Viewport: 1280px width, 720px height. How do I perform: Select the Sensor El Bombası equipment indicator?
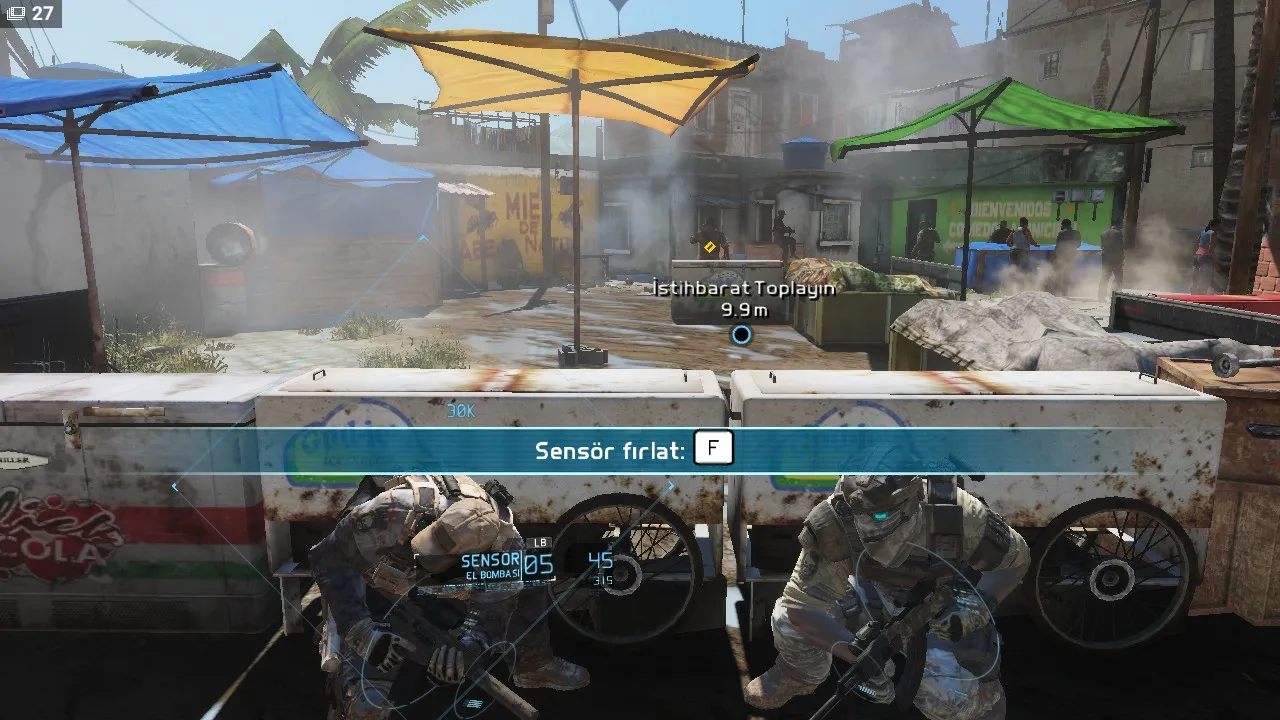point(491,567)
